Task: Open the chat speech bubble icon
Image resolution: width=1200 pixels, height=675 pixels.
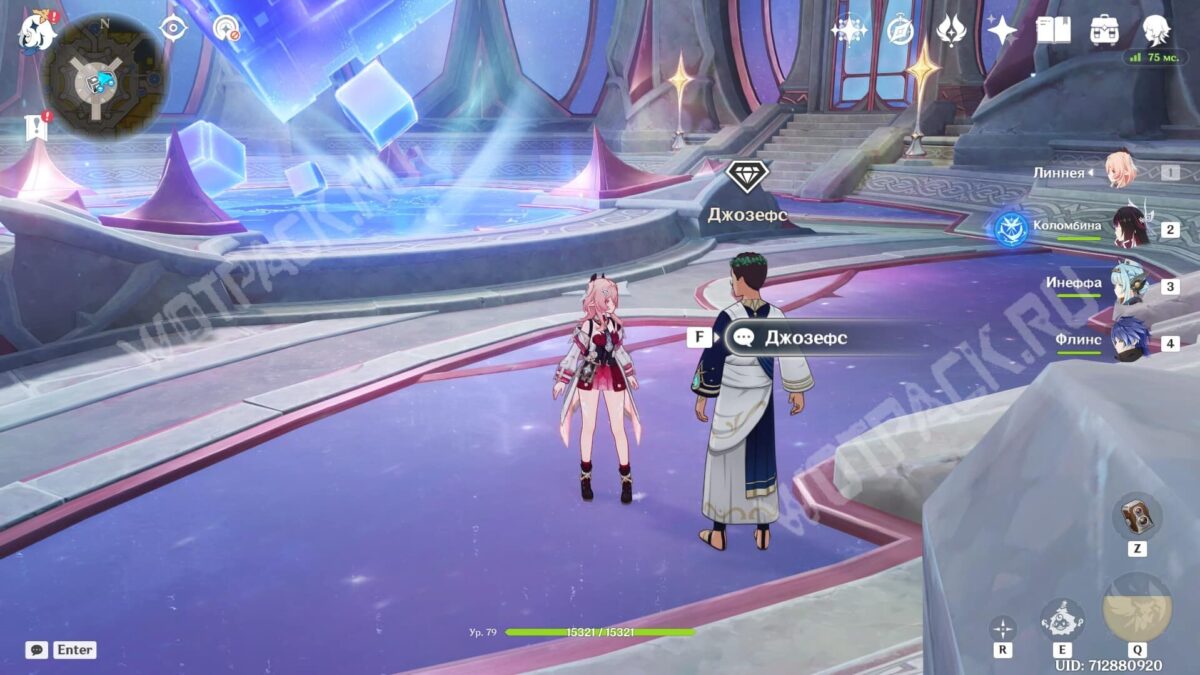Action: point(37,650)
